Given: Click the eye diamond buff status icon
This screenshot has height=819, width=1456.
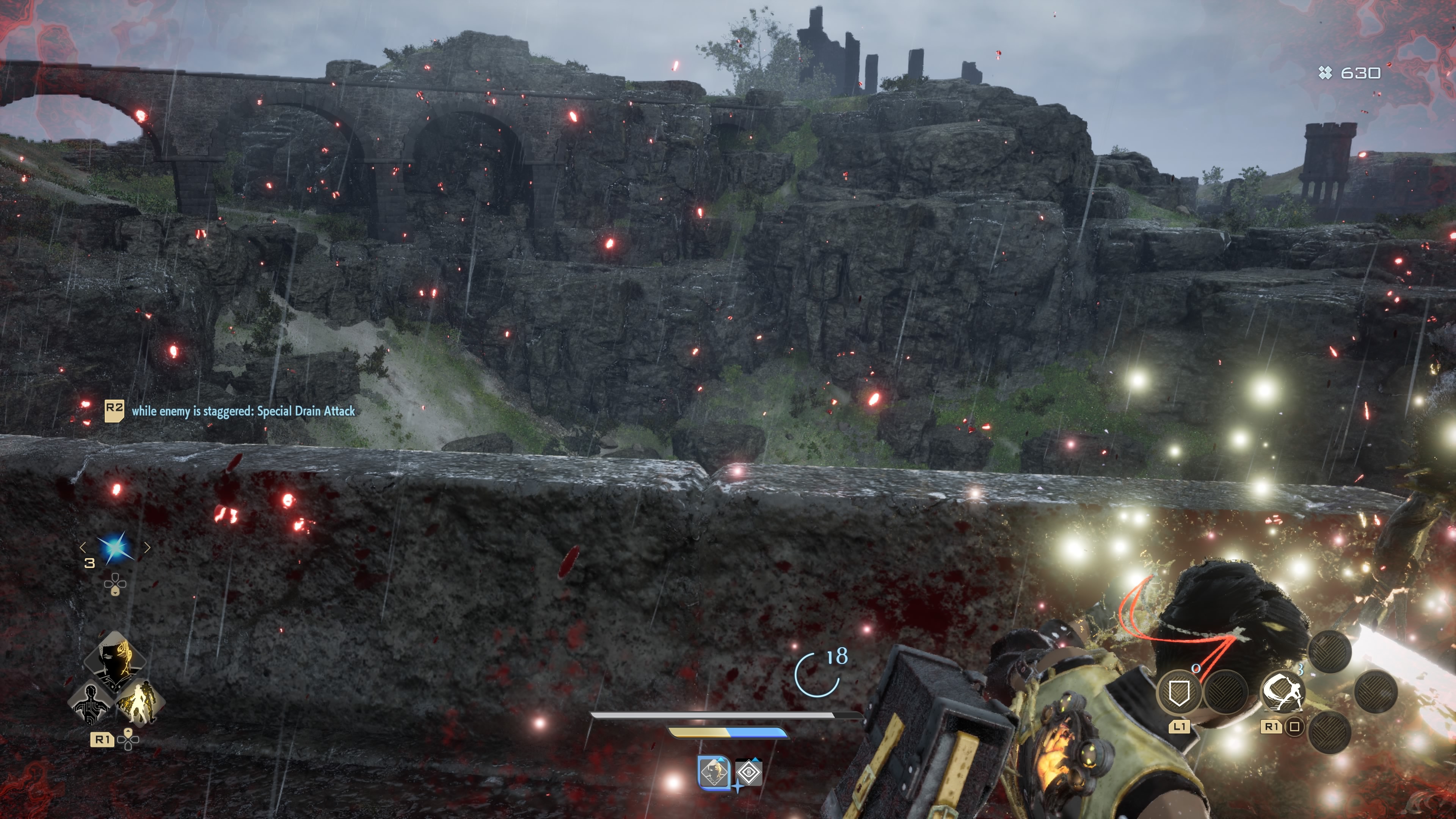Looking at the screenshot, I should tap(748, 772).
